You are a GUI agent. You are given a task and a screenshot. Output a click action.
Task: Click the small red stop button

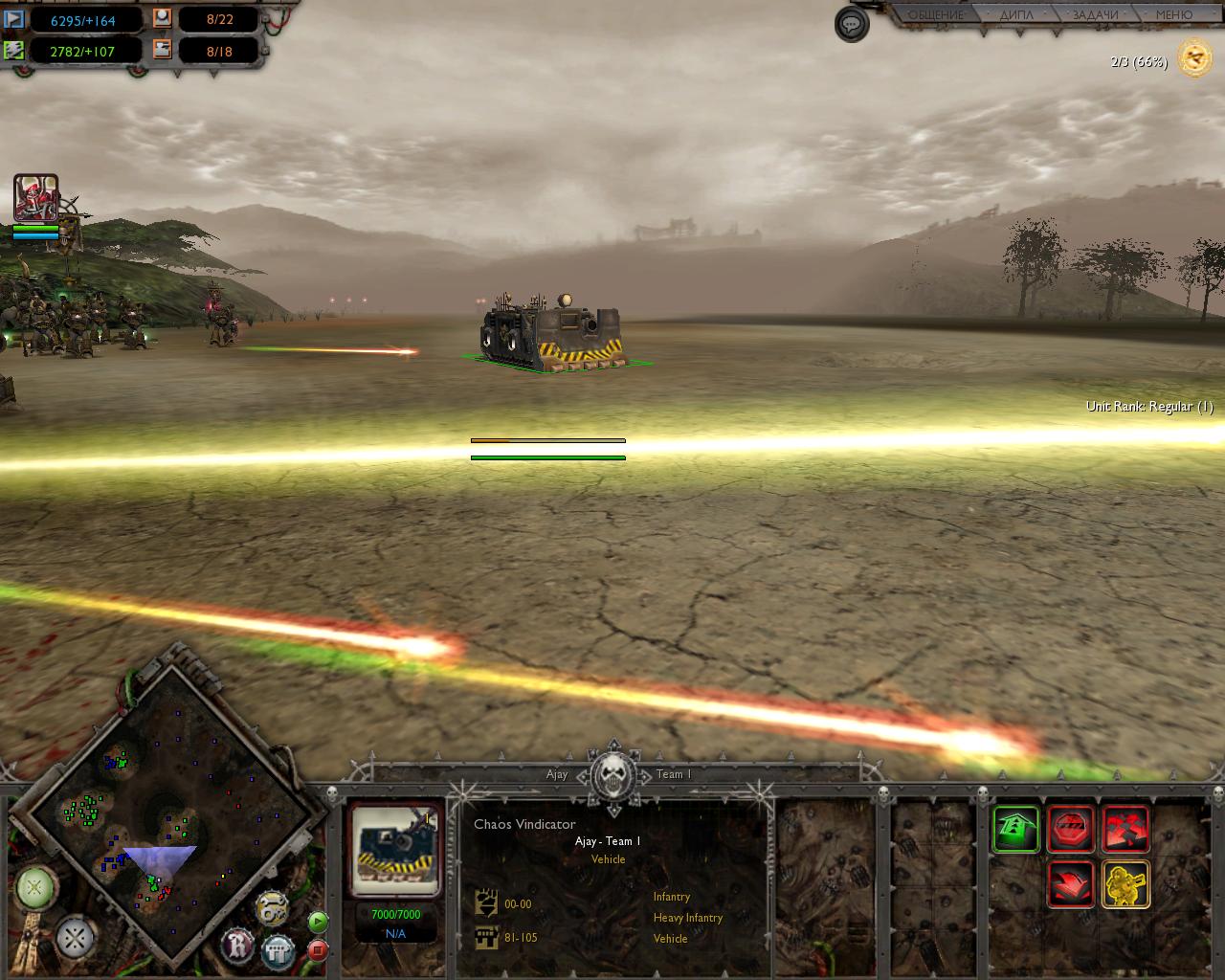[x=318, y=950]
